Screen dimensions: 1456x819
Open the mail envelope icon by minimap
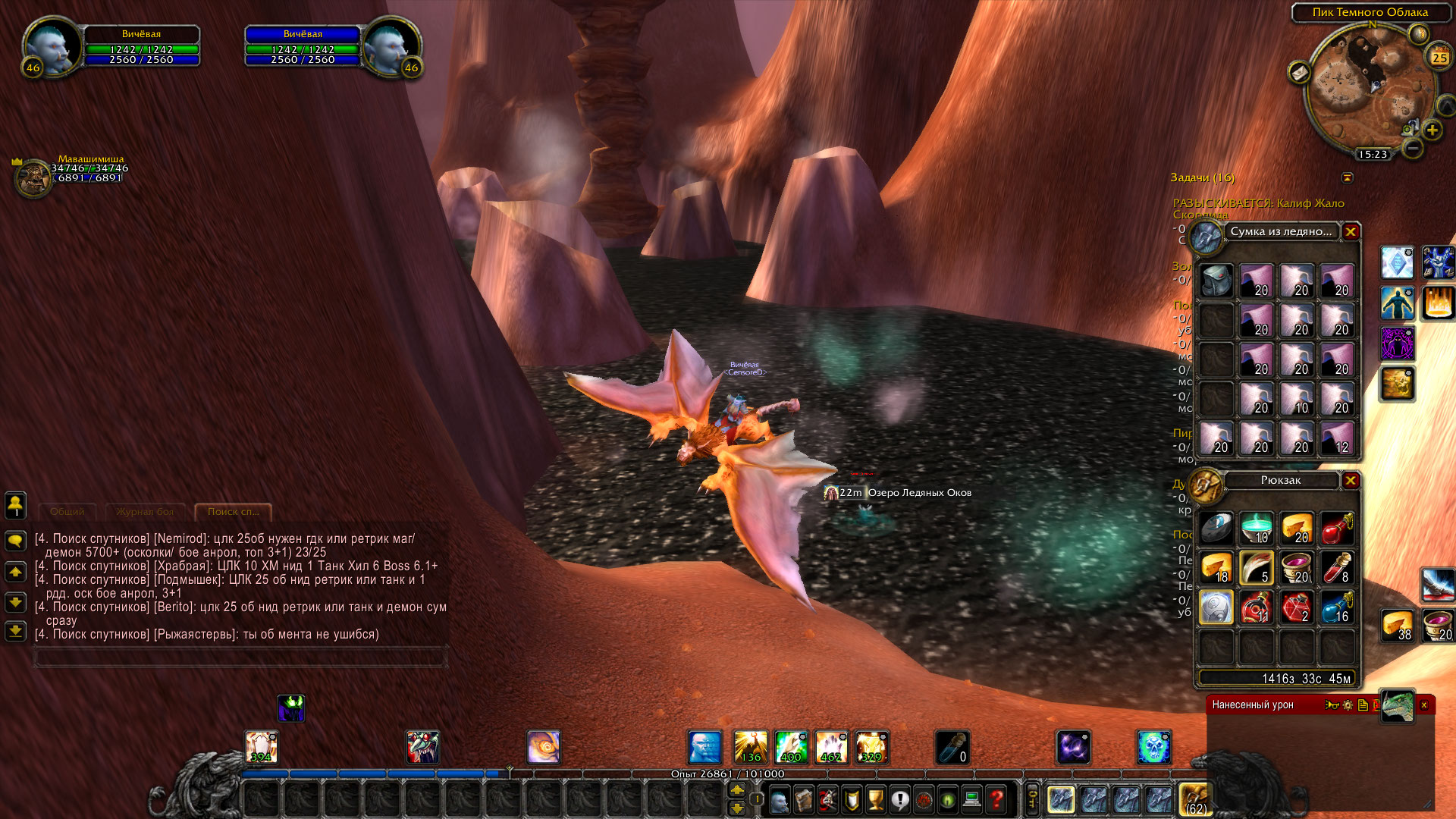(x=1300, y=73)
